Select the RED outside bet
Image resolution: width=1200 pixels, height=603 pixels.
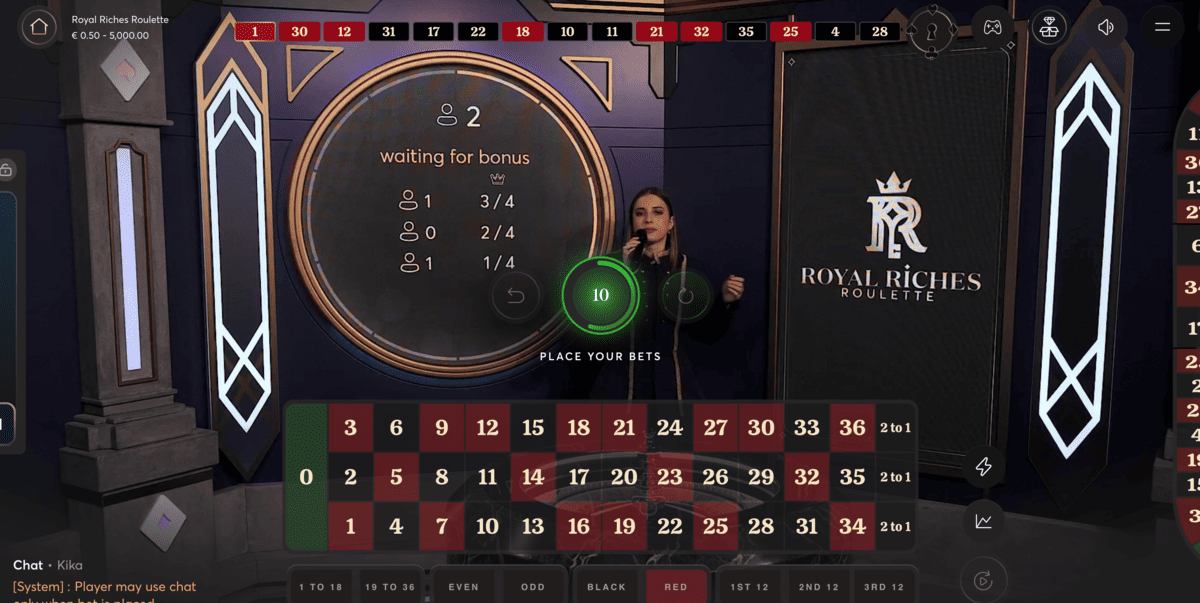coord(676,587)
